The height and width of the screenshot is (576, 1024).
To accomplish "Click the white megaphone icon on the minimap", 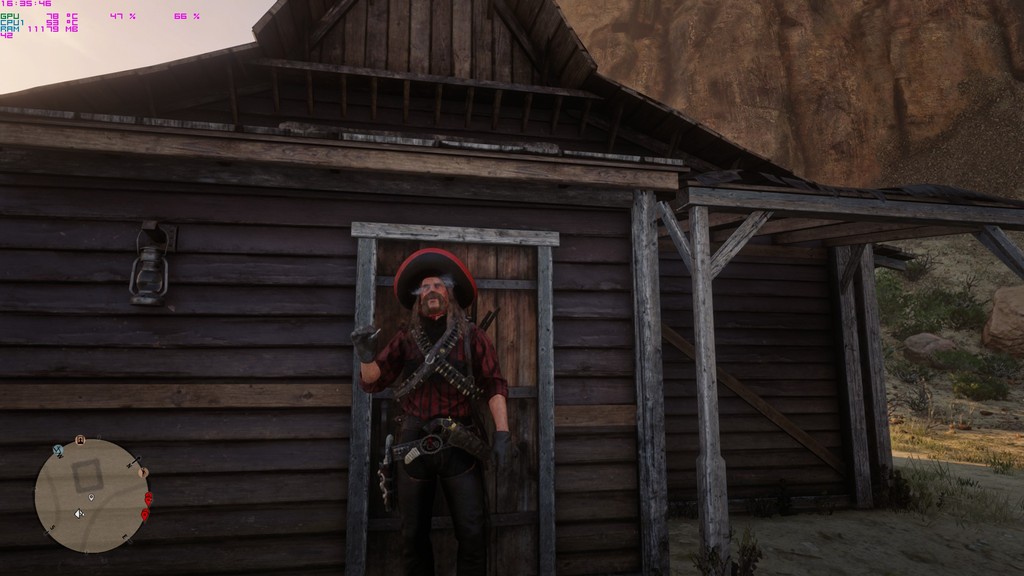I will 78,514.
